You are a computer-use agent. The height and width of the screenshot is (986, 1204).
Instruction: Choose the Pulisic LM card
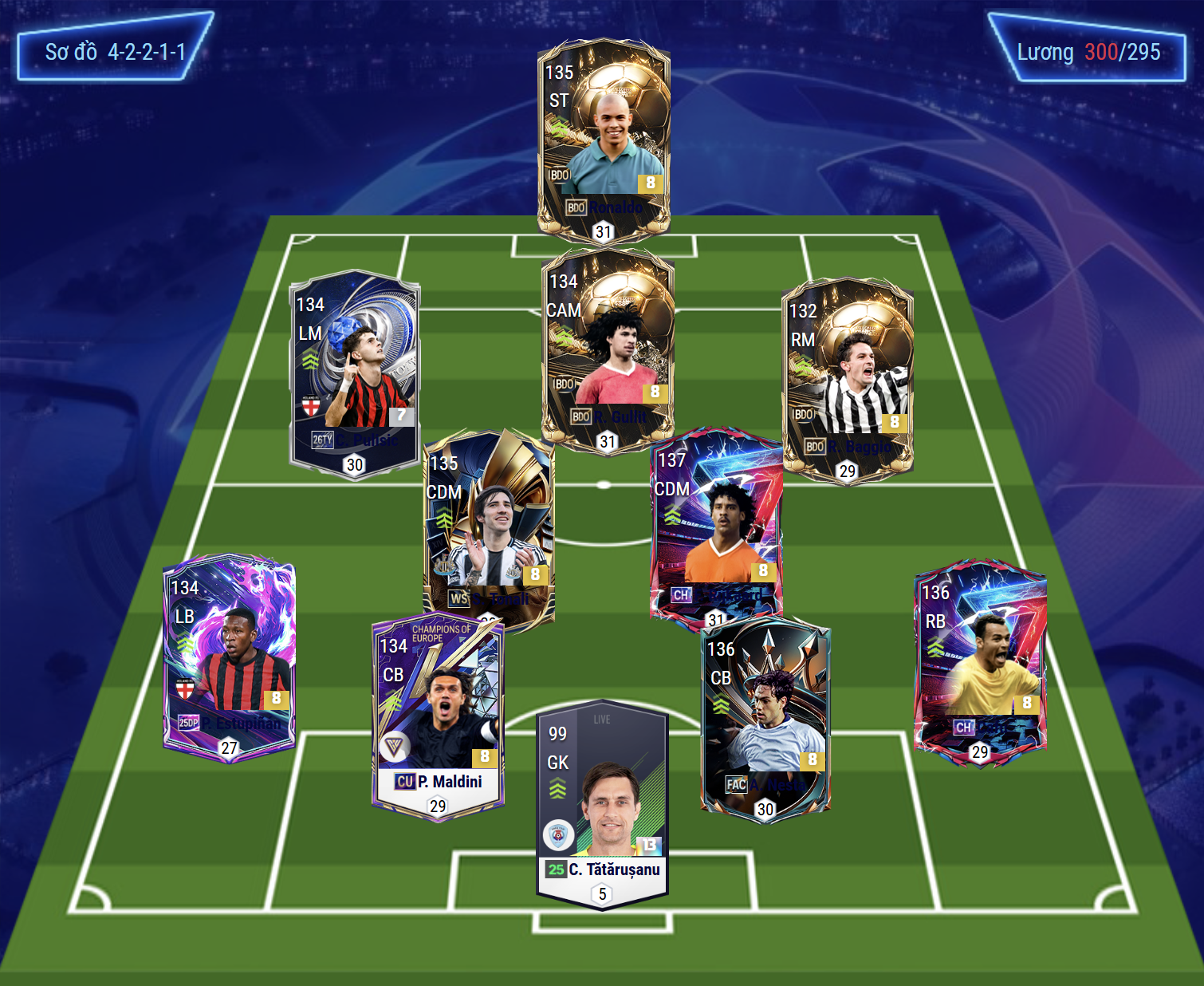(354, 371)
